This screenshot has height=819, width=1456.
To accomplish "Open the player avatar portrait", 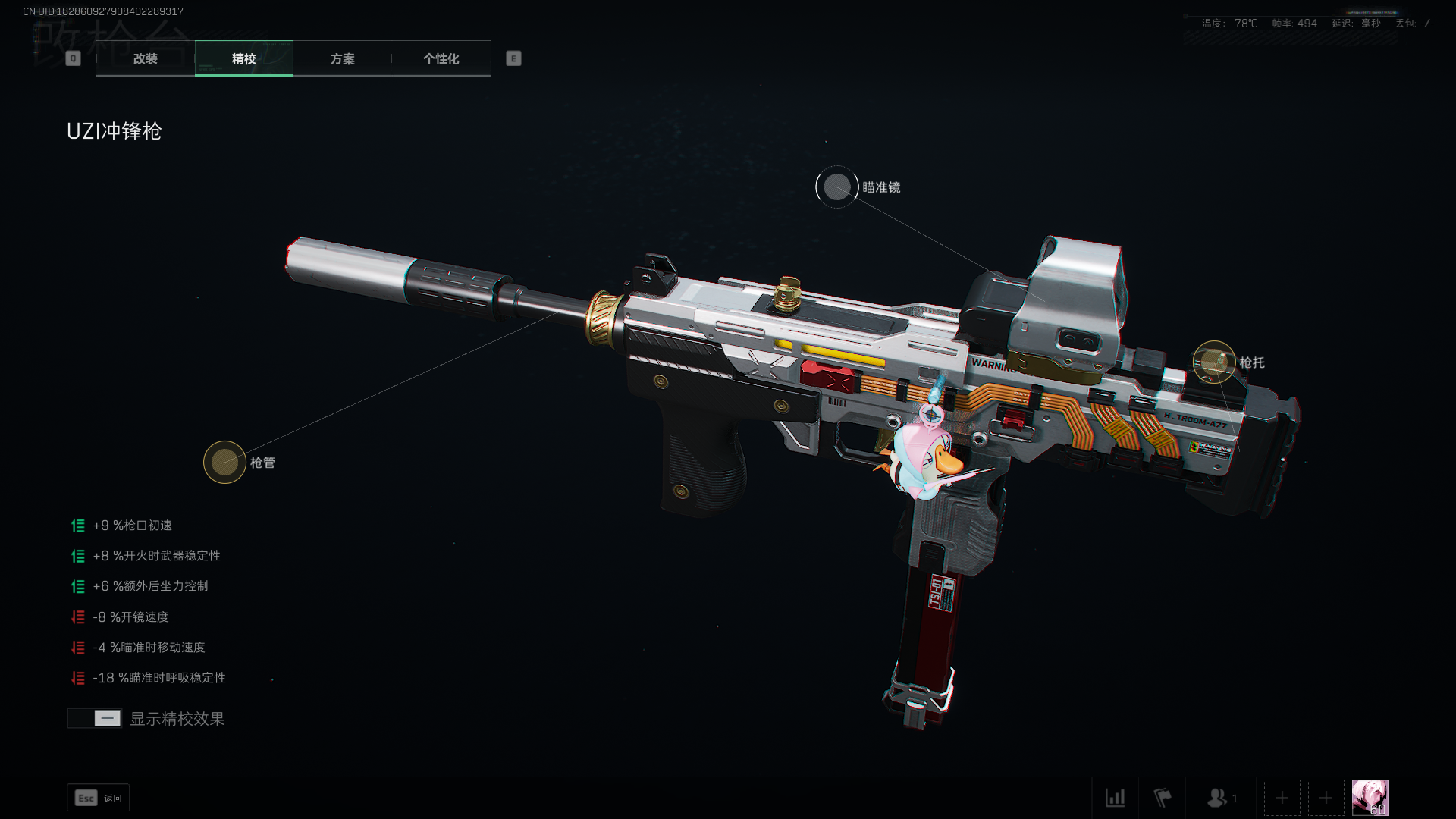I will [x=1370, y=798].
